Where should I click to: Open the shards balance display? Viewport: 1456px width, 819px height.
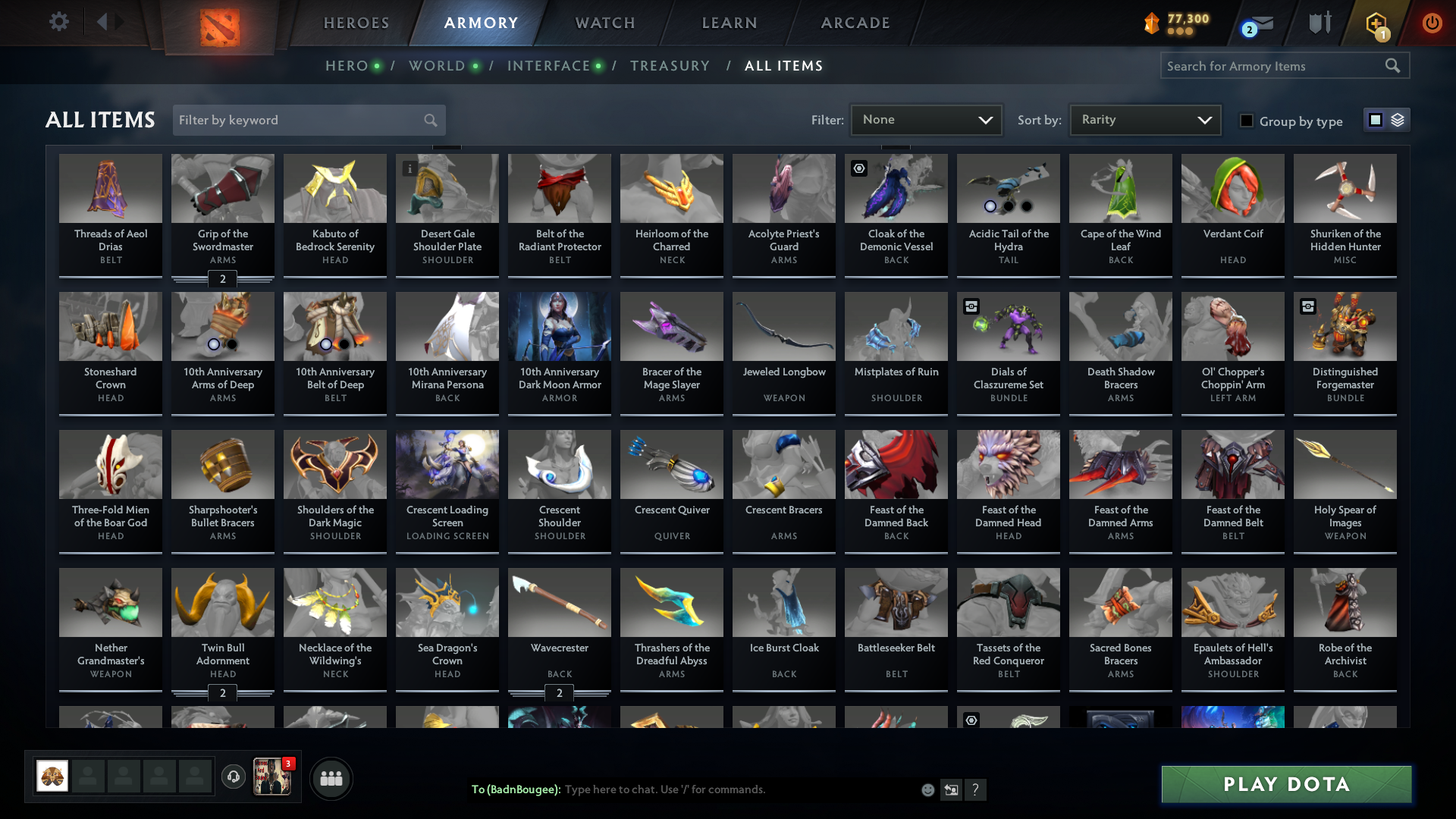1178,22
